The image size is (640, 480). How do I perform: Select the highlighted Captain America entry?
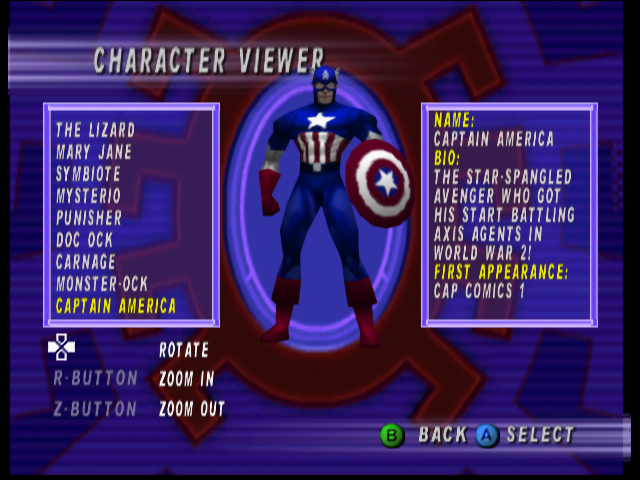coord(116,306)
